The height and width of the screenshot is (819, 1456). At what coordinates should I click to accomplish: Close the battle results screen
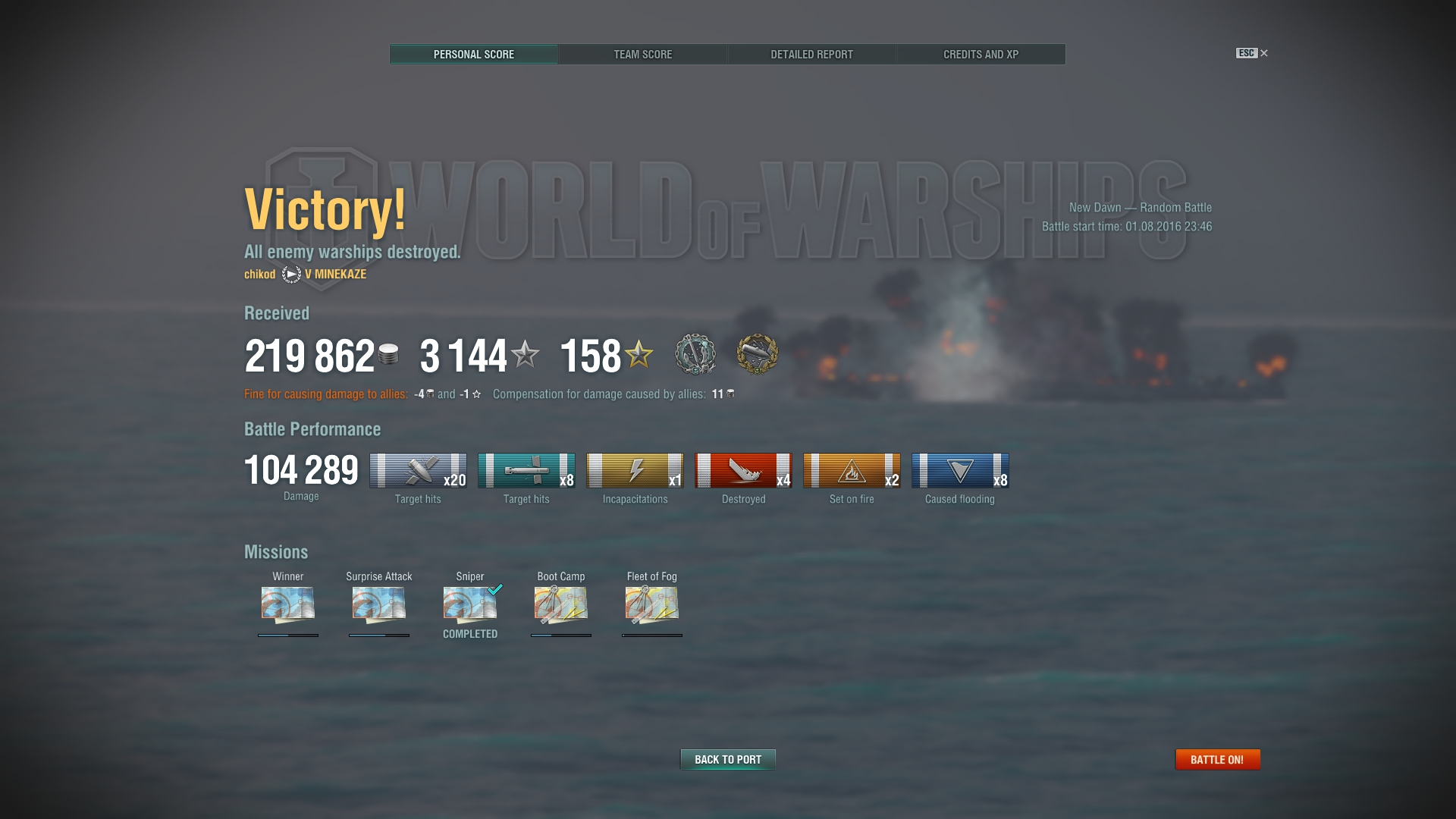click(x=1263, y=53)
